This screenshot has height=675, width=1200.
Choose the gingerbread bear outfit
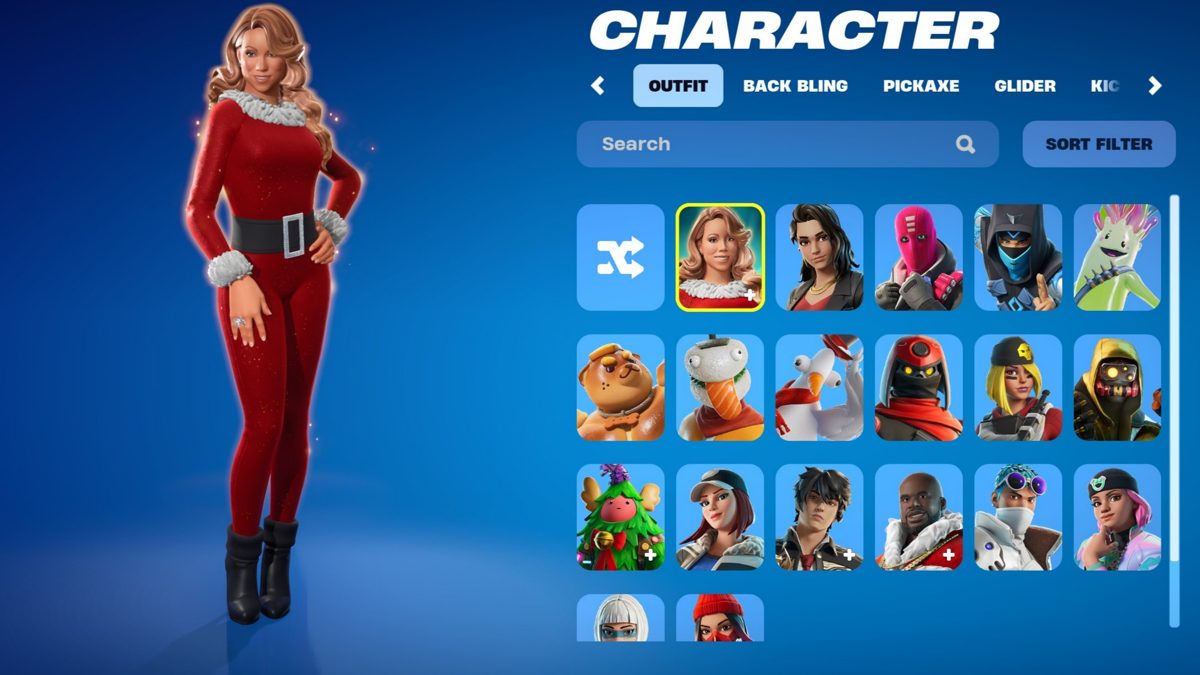620,388
